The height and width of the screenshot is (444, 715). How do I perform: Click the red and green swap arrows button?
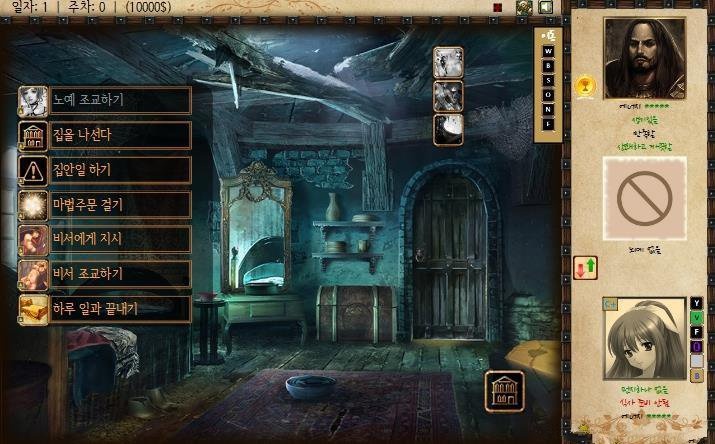tap(586, 267)
